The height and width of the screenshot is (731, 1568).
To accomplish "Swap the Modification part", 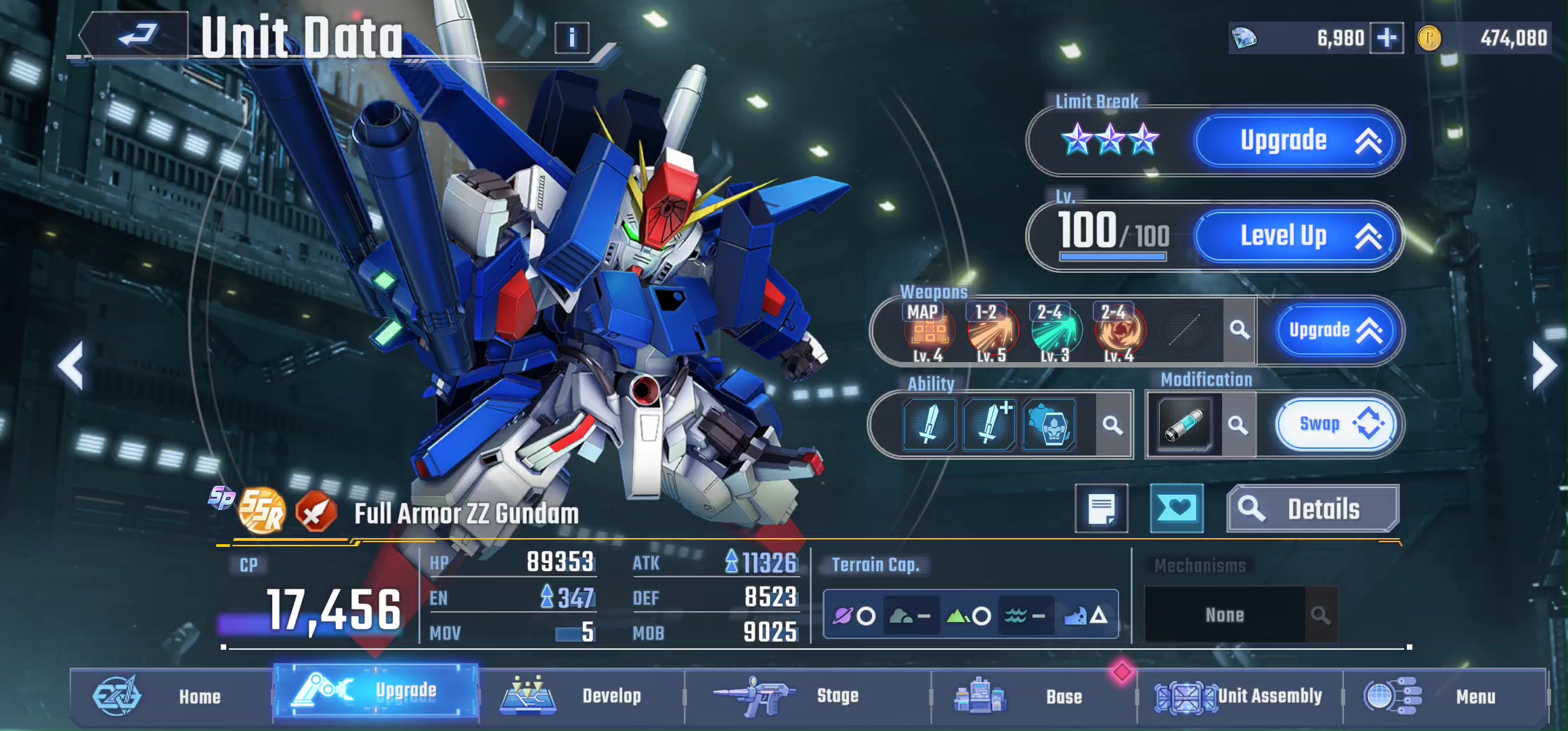I will [1335, 424].
